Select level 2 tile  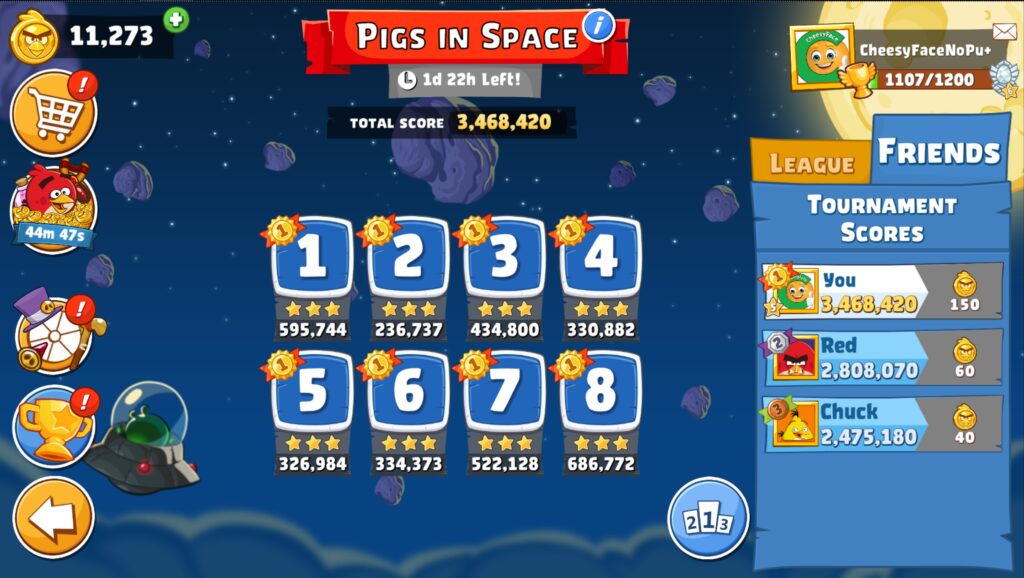(408, 260)
